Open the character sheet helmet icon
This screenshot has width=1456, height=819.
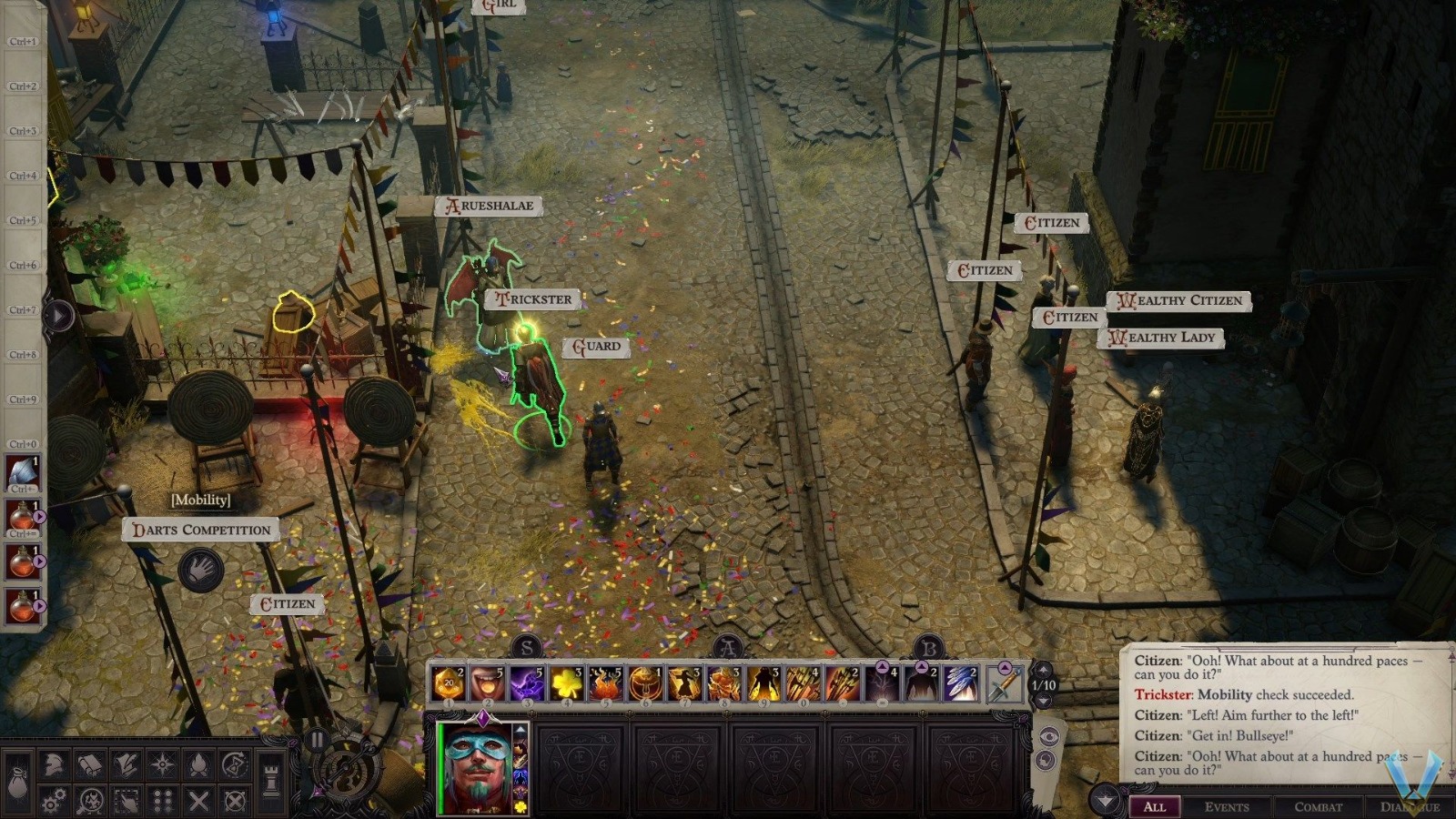pyautogui.click(x=52, y=763)
